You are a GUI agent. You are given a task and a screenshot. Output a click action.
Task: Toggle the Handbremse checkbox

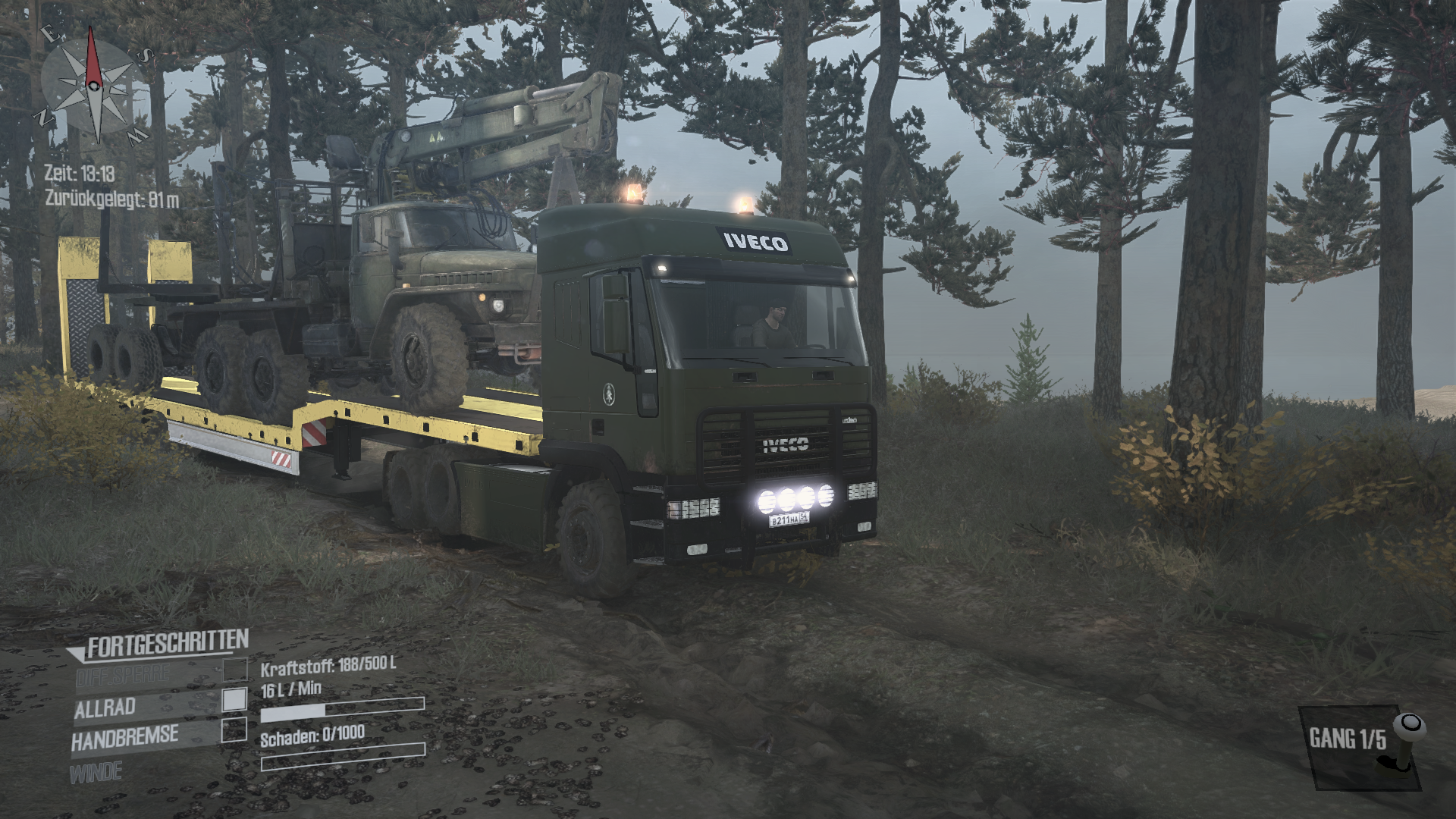pyautogui.click(x=234, y=730)
